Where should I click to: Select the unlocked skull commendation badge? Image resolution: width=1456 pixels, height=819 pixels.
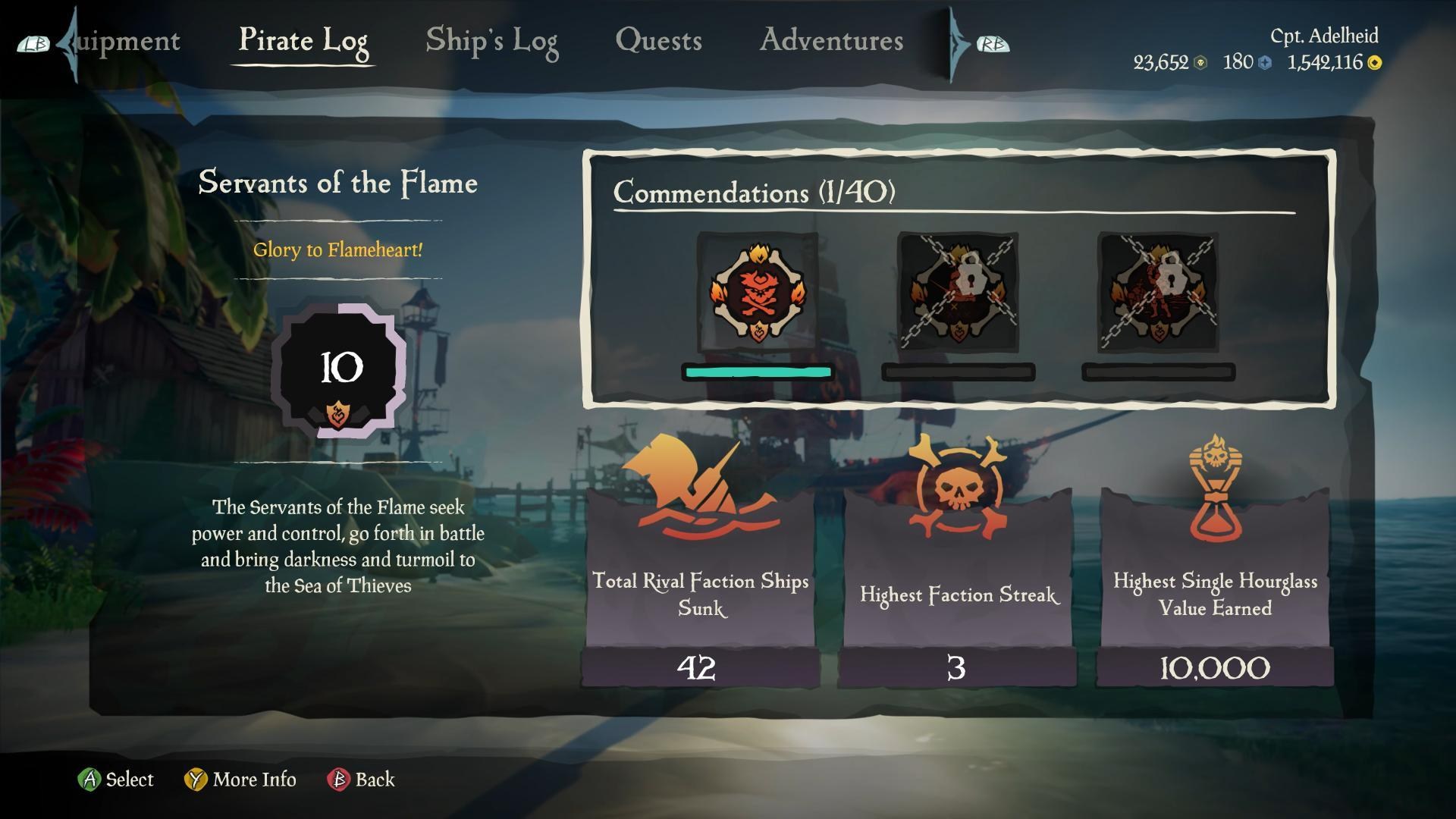coord(757,293)
